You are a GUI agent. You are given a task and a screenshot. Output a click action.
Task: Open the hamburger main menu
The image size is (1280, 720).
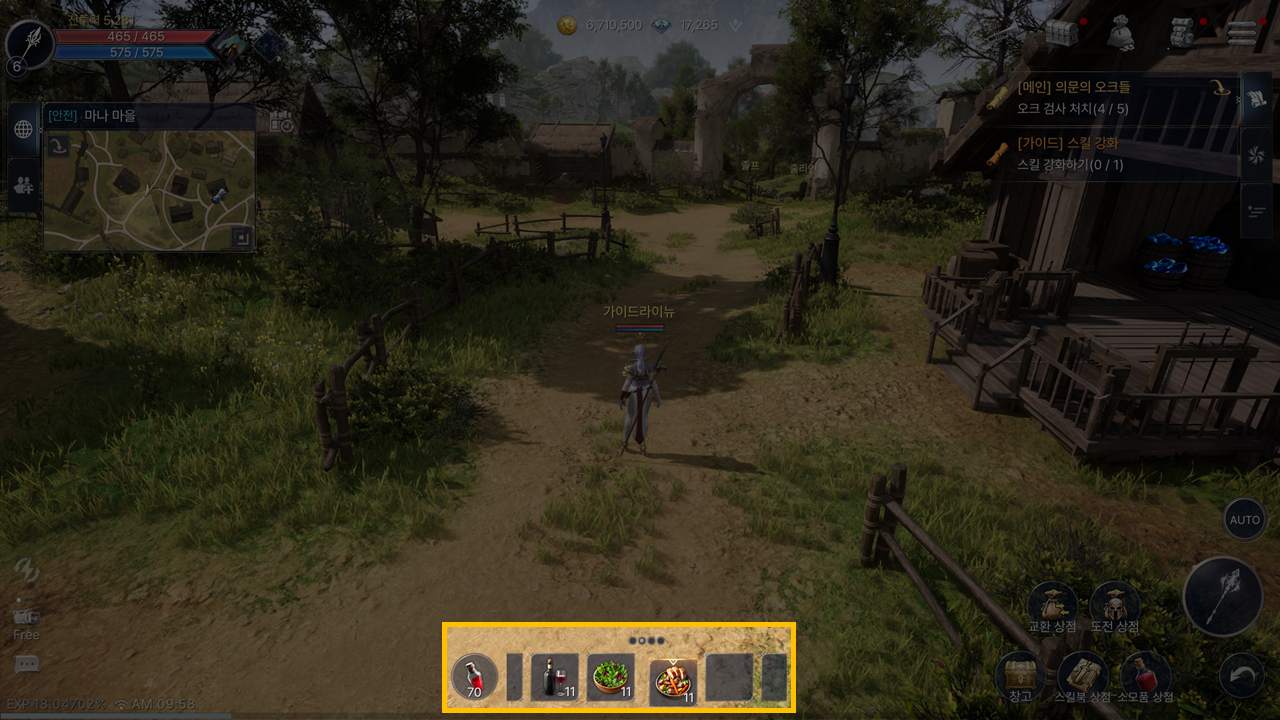(x=1242, y=33)
